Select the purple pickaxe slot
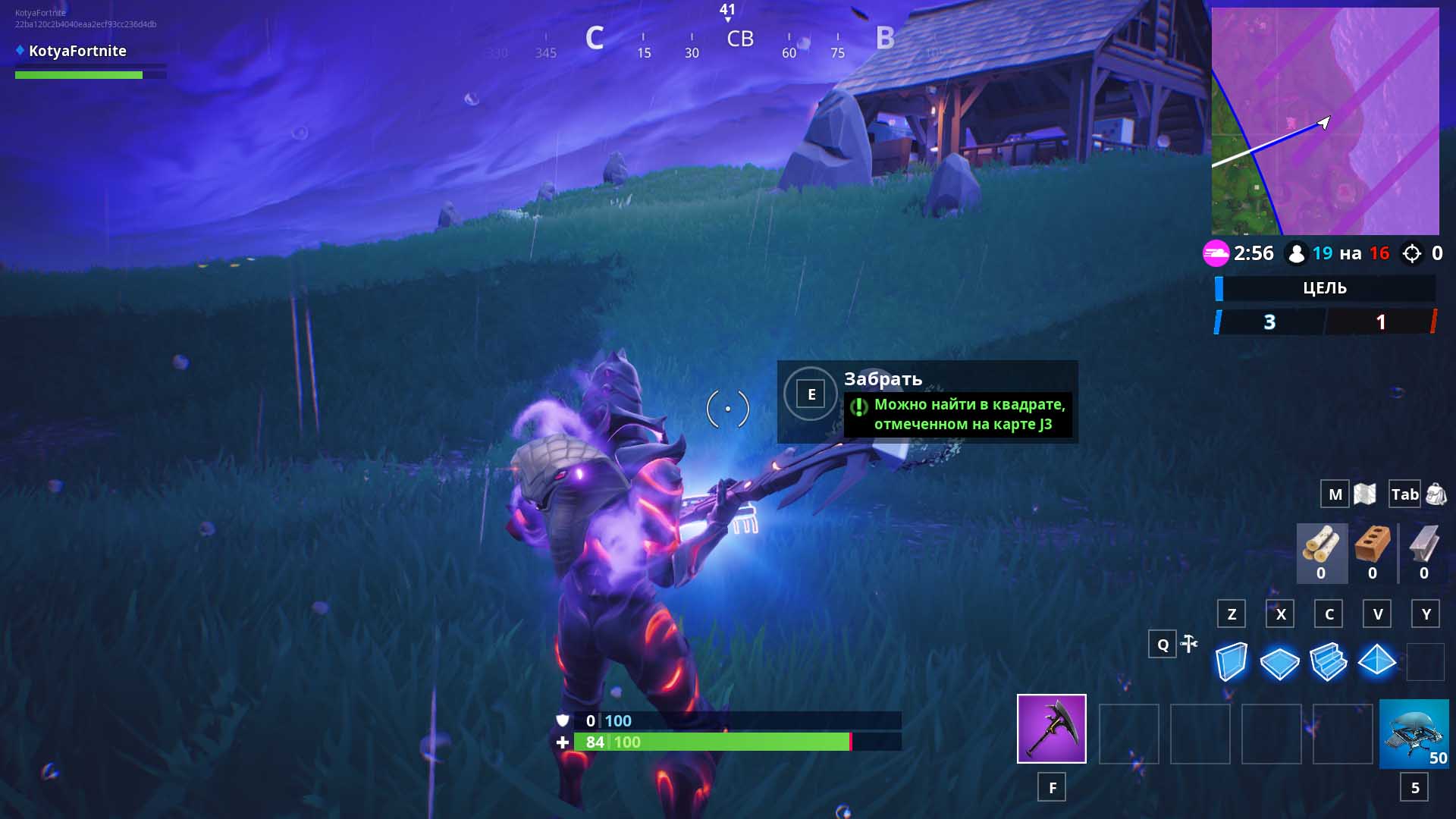Image resolution: width=1456 pixels, height=819 pixels. tap(1051, 728)
